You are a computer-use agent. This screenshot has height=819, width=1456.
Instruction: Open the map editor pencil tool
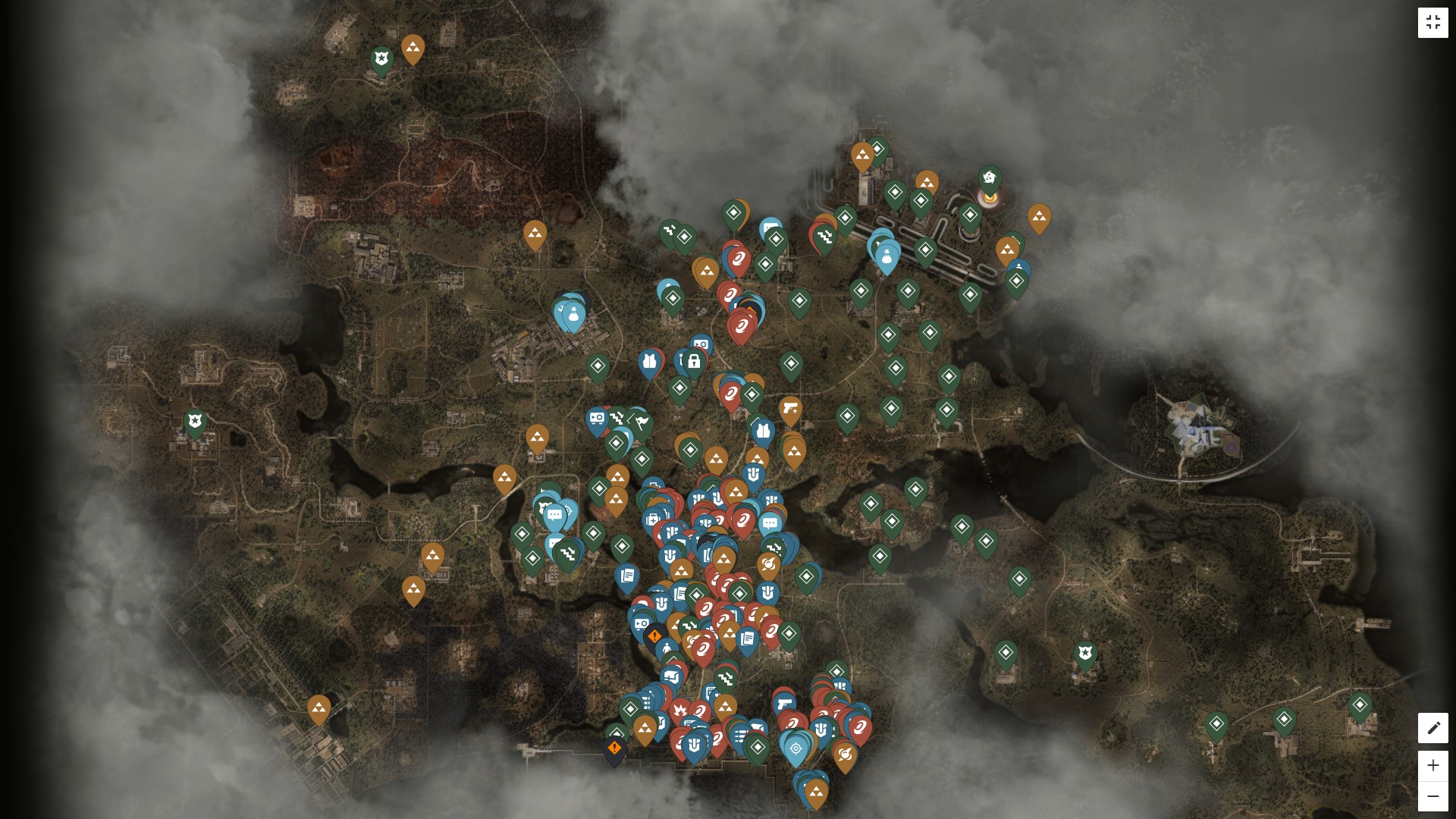click(x=1432, y=728)
